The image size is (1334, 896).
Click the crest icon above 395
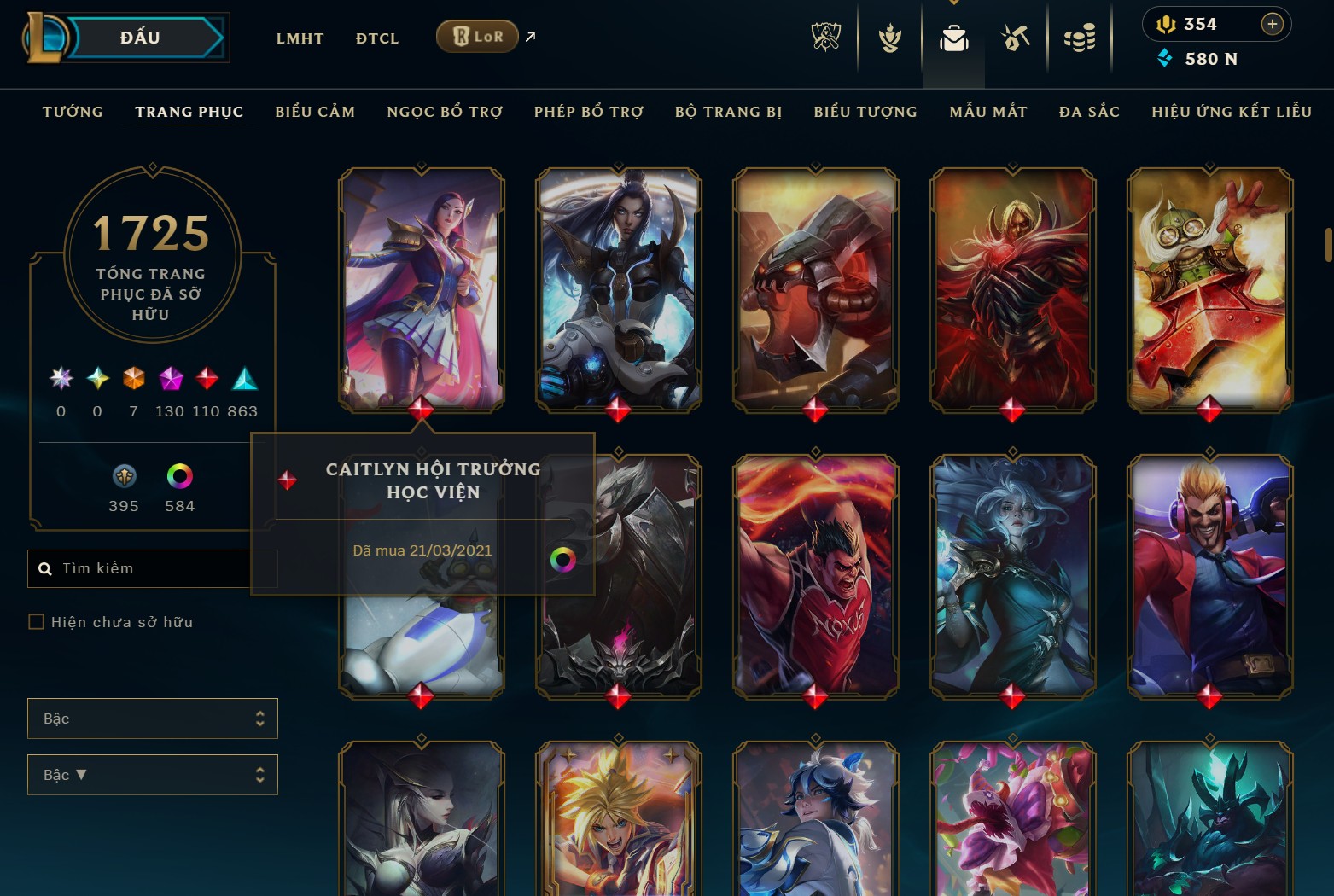coord(124,476)
